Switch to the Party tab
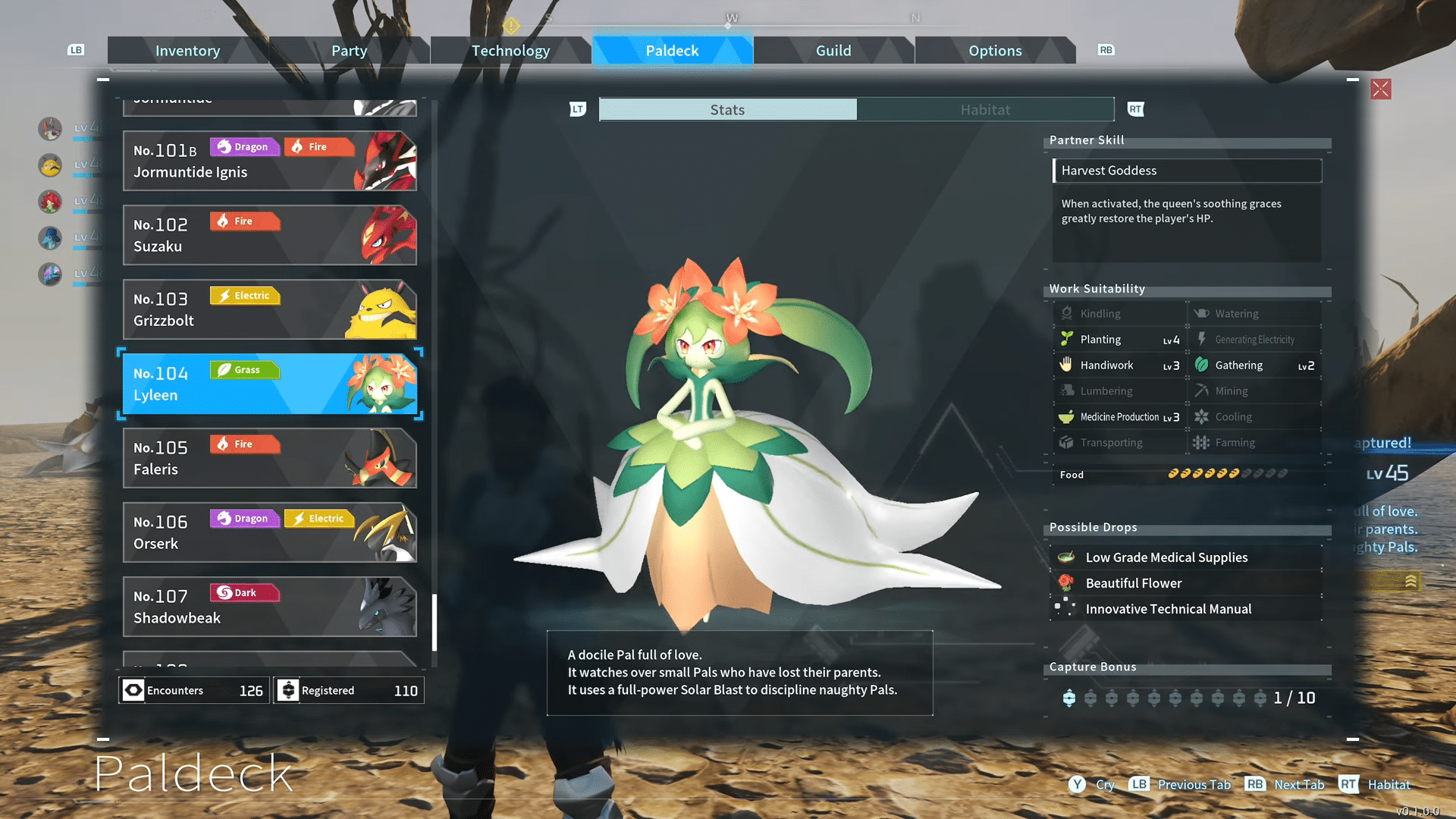Screen dimensions: 1456x819 click(349, 51)
